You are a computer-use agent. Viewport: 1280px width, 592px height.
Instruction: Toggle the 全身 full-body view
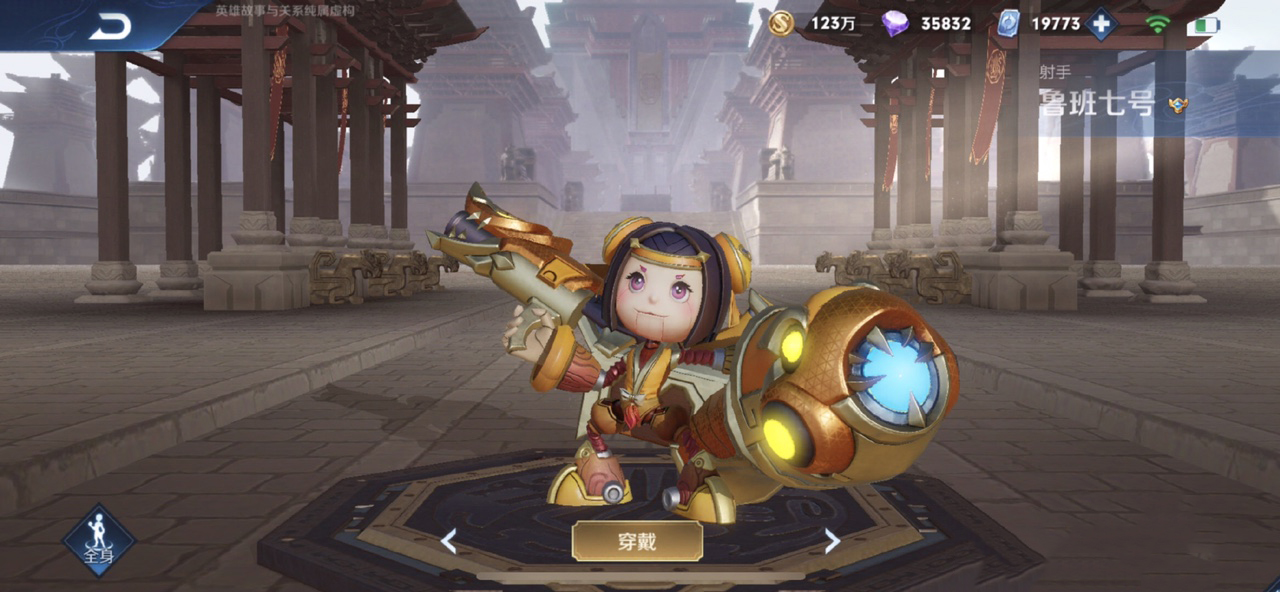pyautogui.click(x=99, y=540)
